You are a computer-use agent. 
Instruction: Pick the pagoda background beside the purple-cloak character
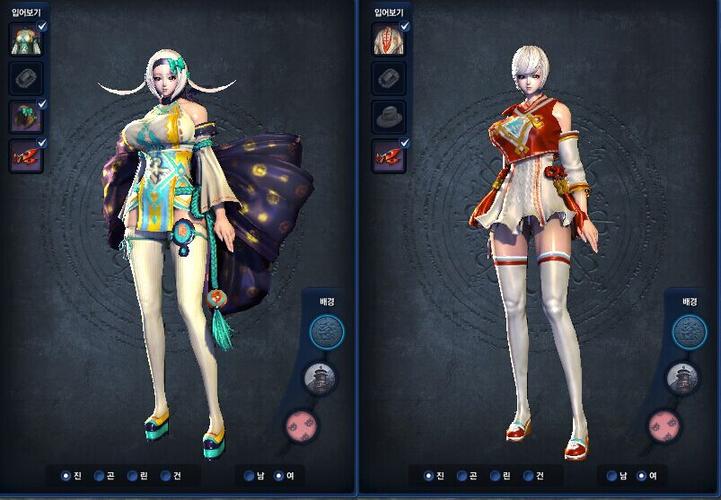coord(322,377)
